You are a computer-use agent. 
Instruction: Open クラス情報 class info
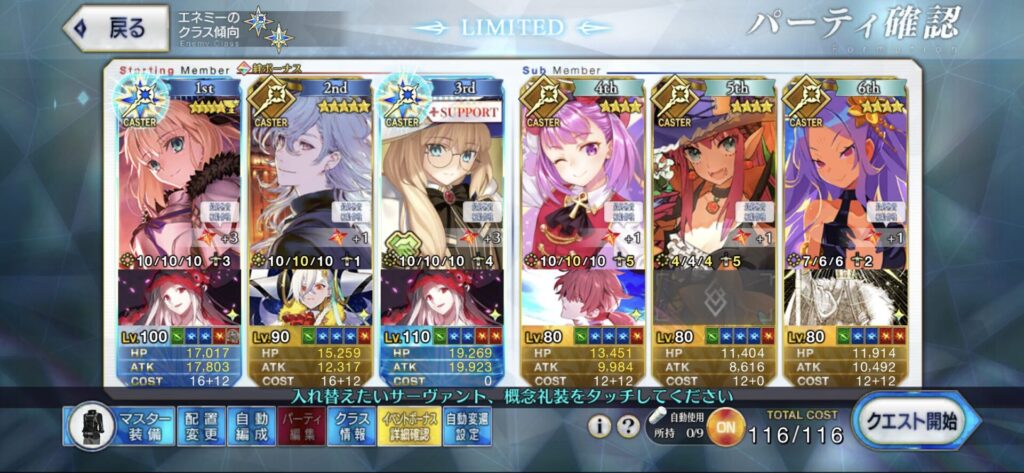[x=349, y=428]
